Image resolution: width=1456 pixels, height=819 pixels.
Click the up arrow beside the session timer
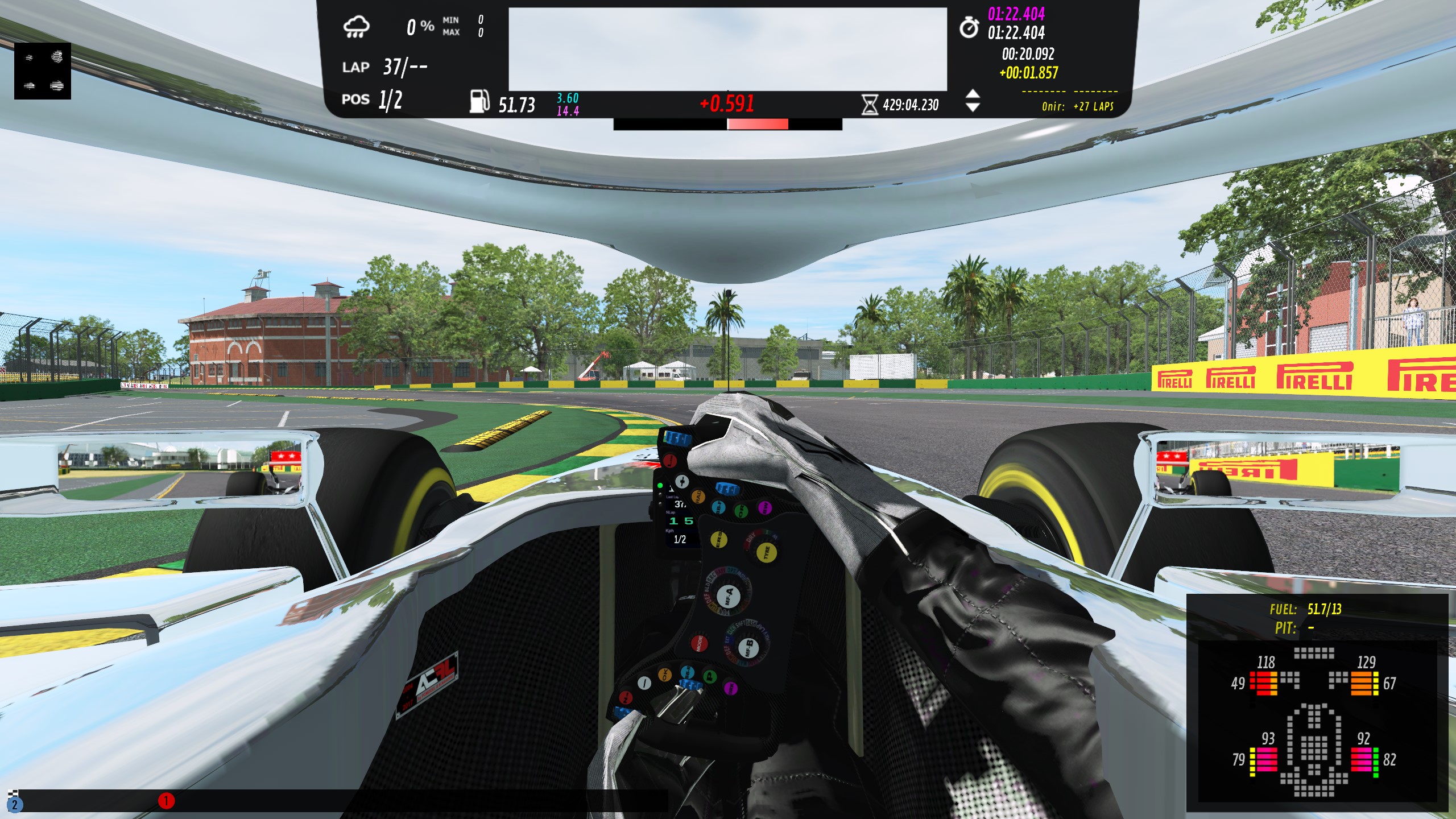tap(973, 94)
